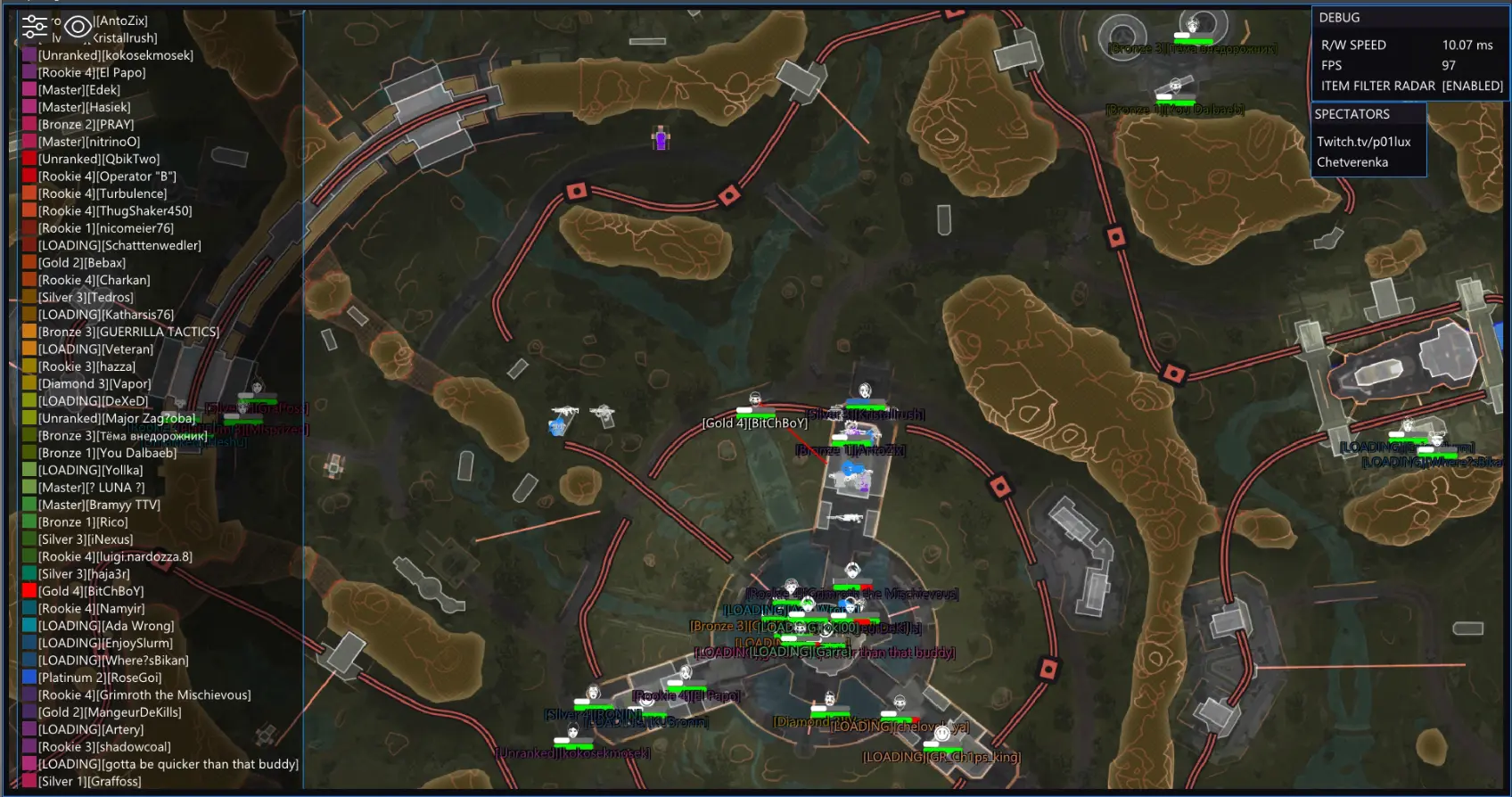Select kokosekmosek in the player list
Image resolution: width=1512 pixels, height=797 pixels.
click(115, 55)
